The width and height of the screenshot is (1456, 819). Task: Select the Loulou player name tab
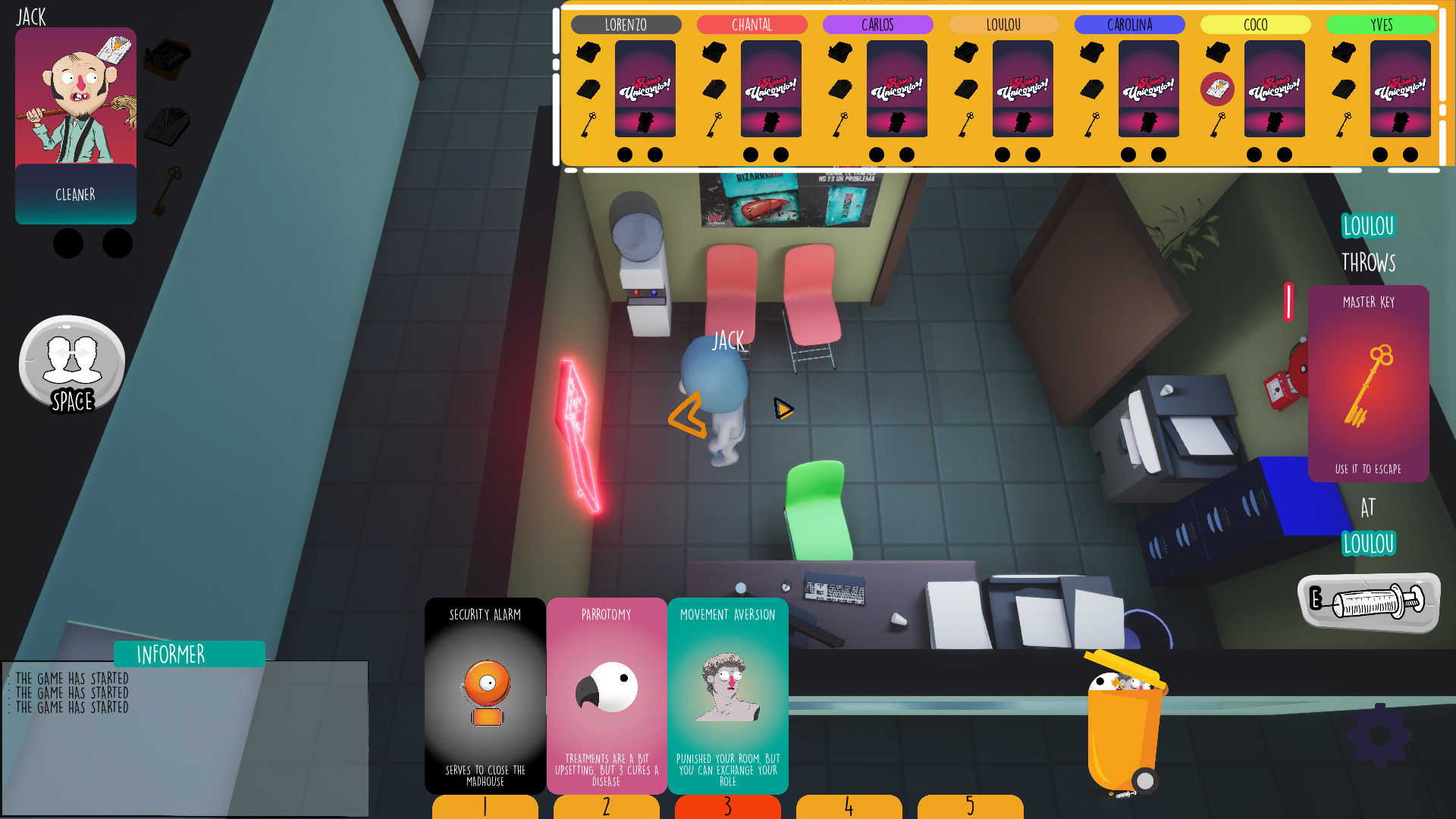(x=1003, y=24)
